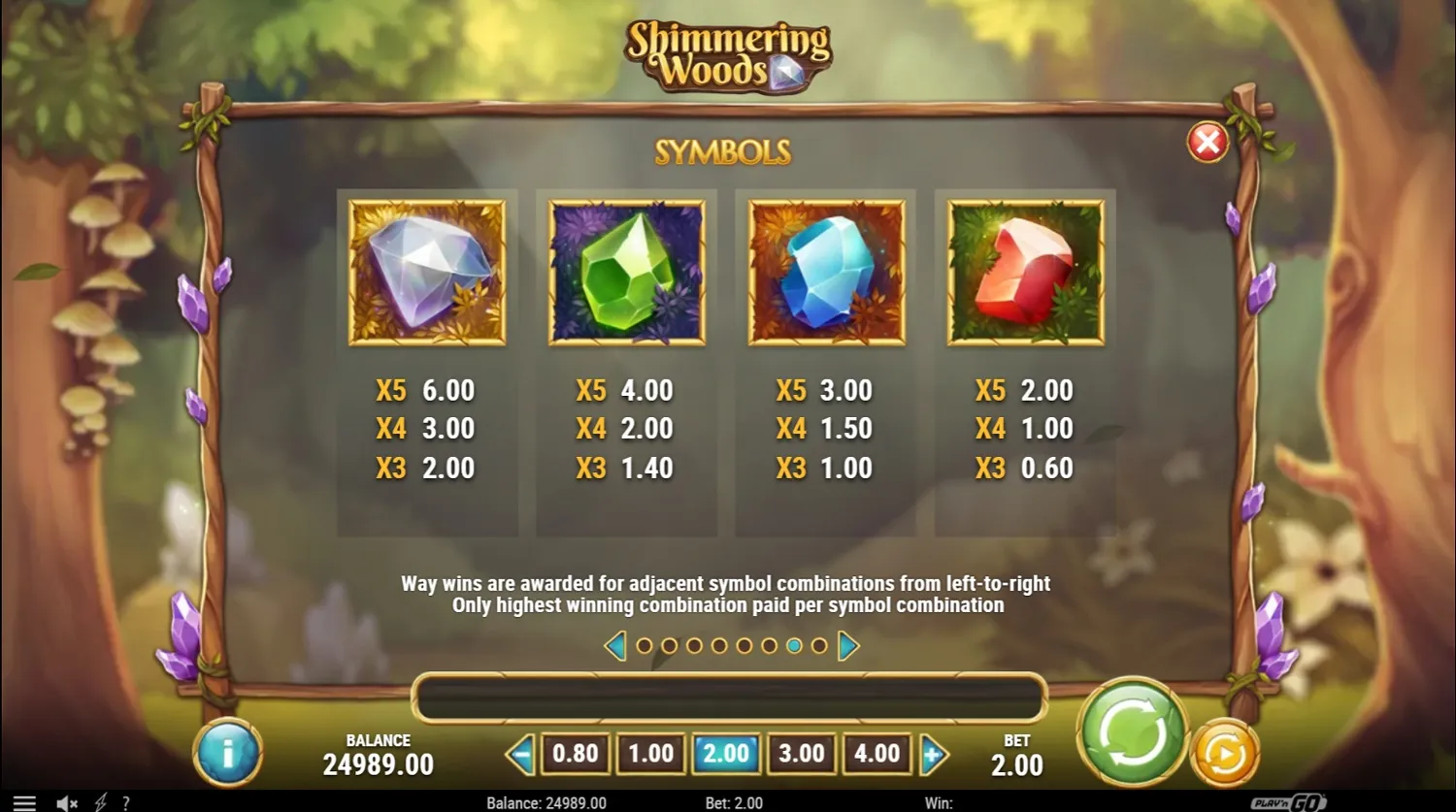This screenshot has height=812, width=1456.
Task: Select the 1.00 bet chip
Action: pyautogui.click(x=652, y=753)
